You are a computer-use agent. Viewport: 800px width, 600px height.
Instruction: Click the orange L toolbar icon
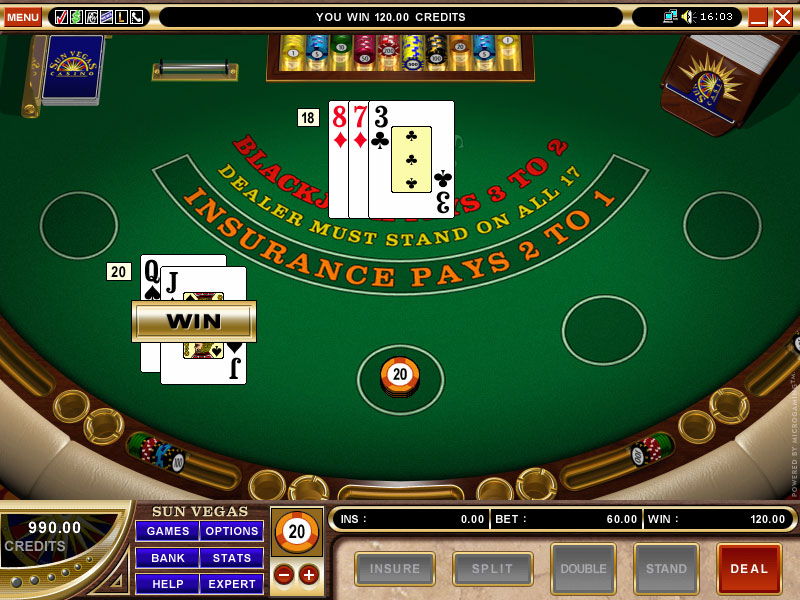(121, 17)
